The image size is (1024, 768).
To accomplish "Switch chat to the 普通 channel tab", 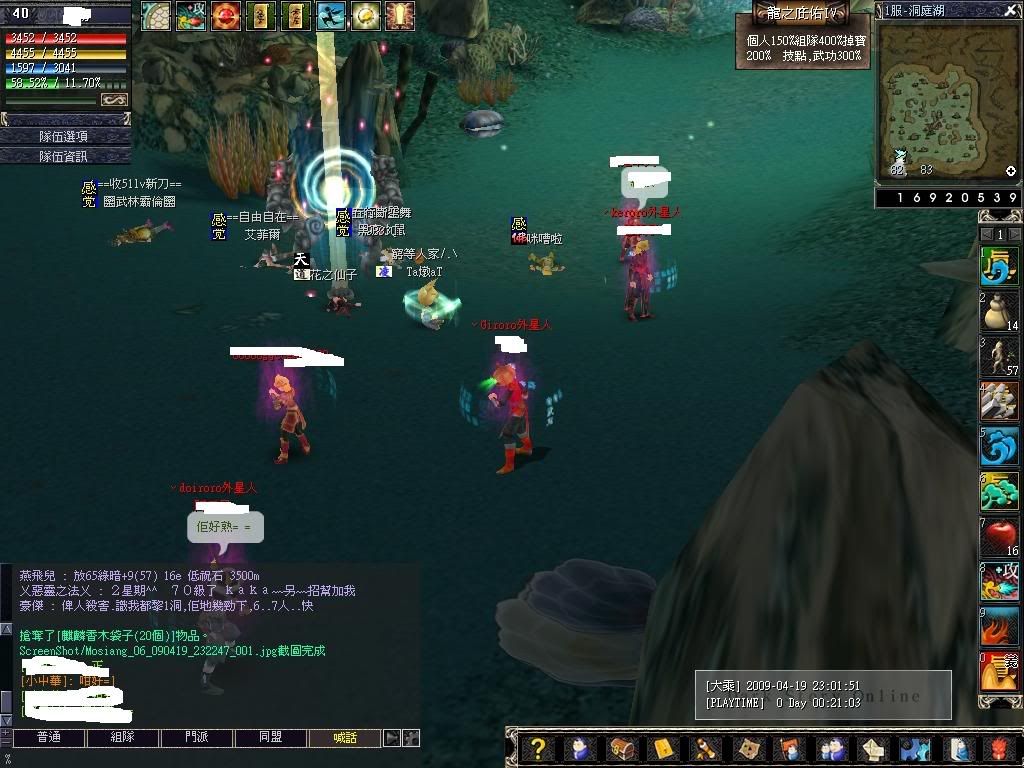I will click(48, 738).
